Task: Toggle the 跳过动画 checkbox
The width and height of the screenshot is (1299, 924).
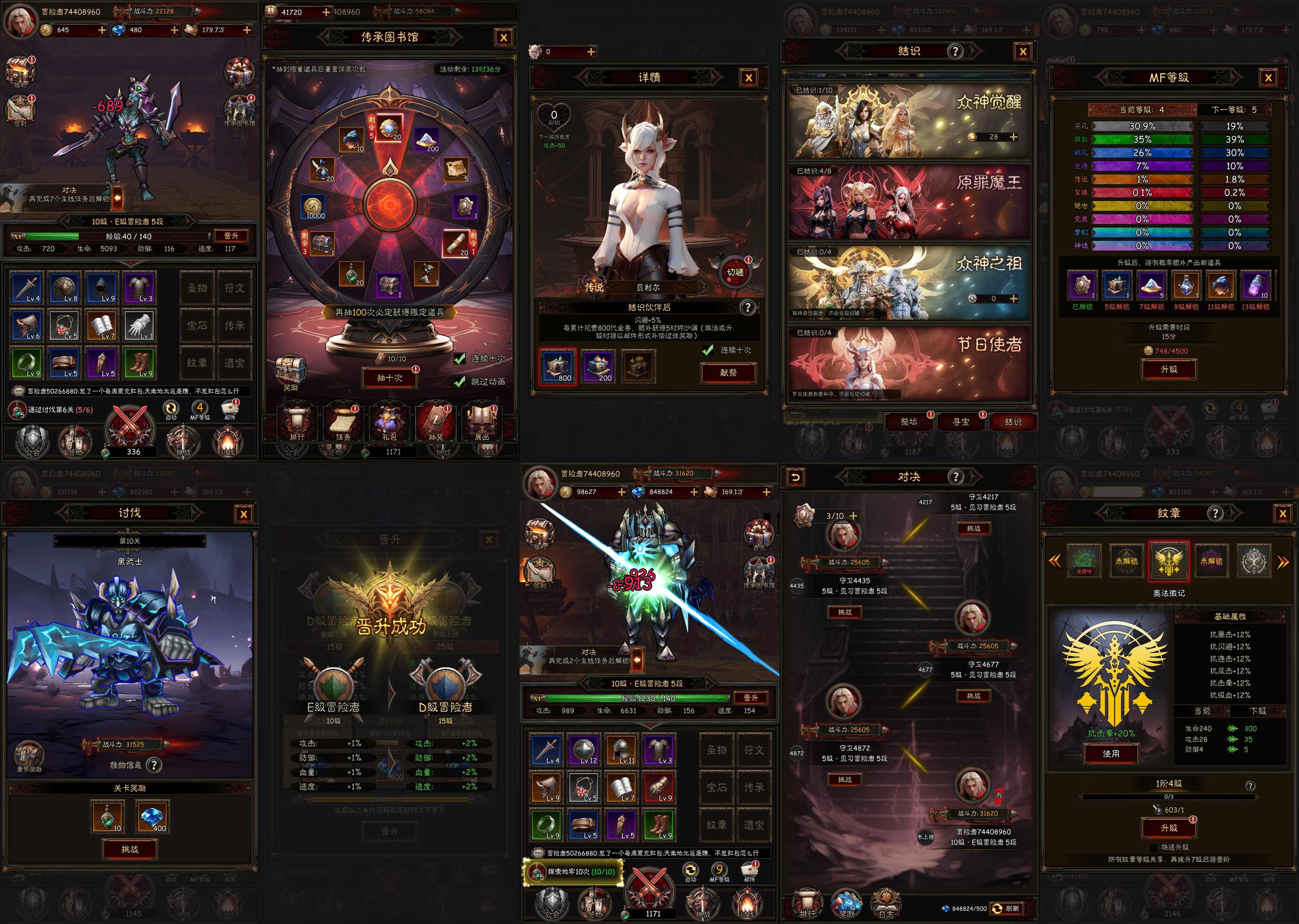Action: pos(460,381)
